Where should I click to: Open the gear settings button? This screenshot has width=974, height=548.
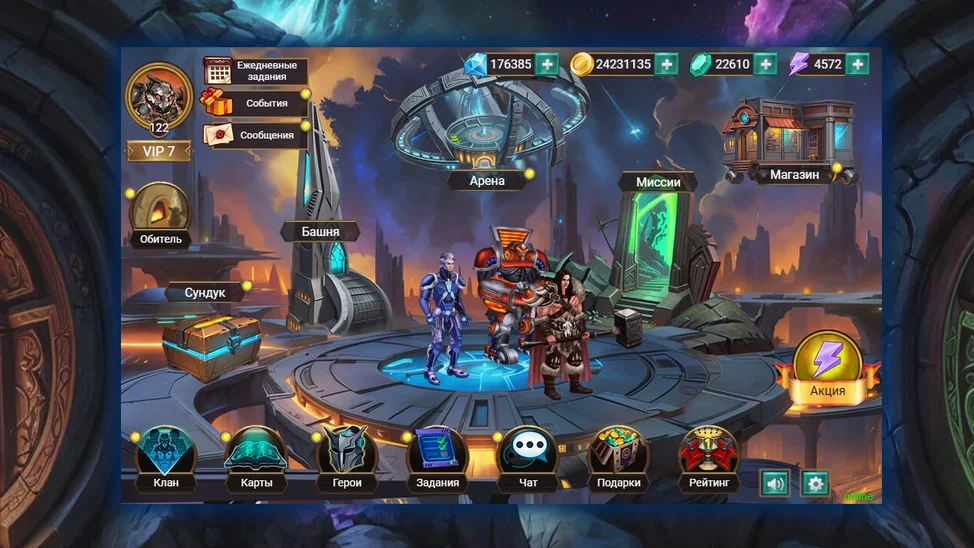click(815, 484)
